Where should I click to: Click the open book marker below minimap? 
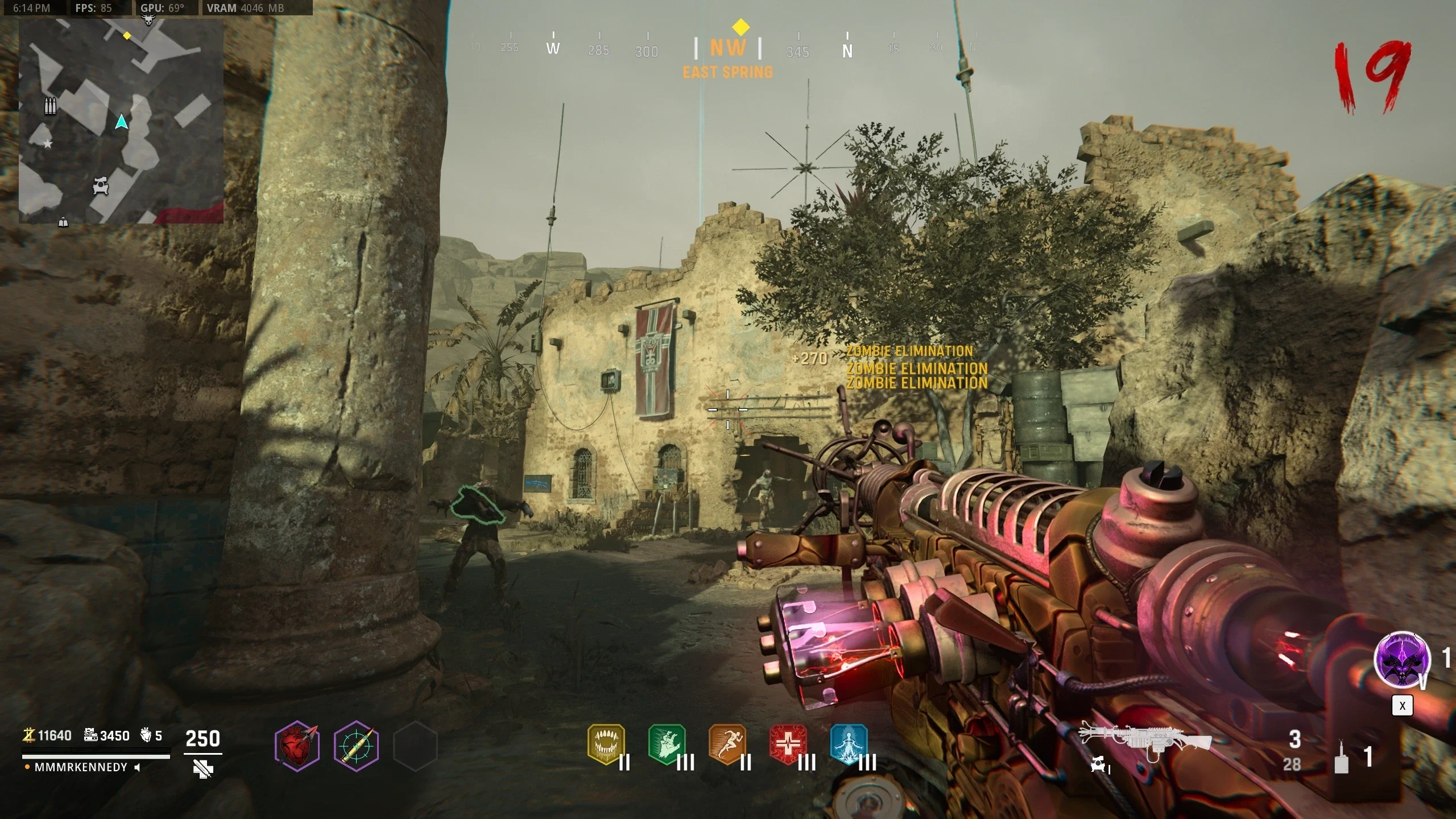coord(63,222)
